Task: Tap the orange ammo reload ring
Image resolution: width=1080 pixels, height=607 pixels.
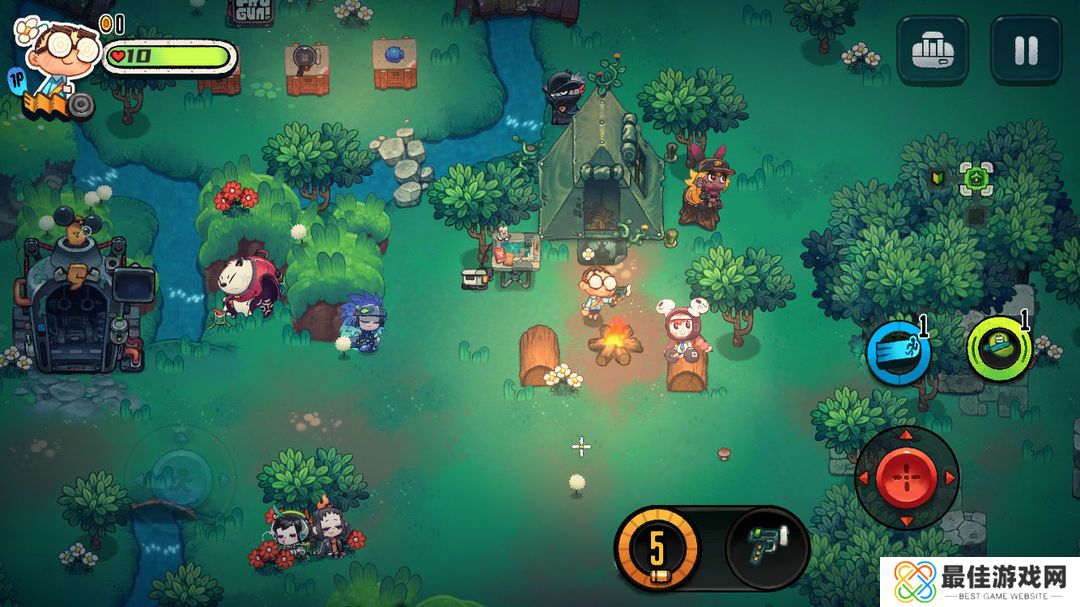Action: [x=657, y=547]
